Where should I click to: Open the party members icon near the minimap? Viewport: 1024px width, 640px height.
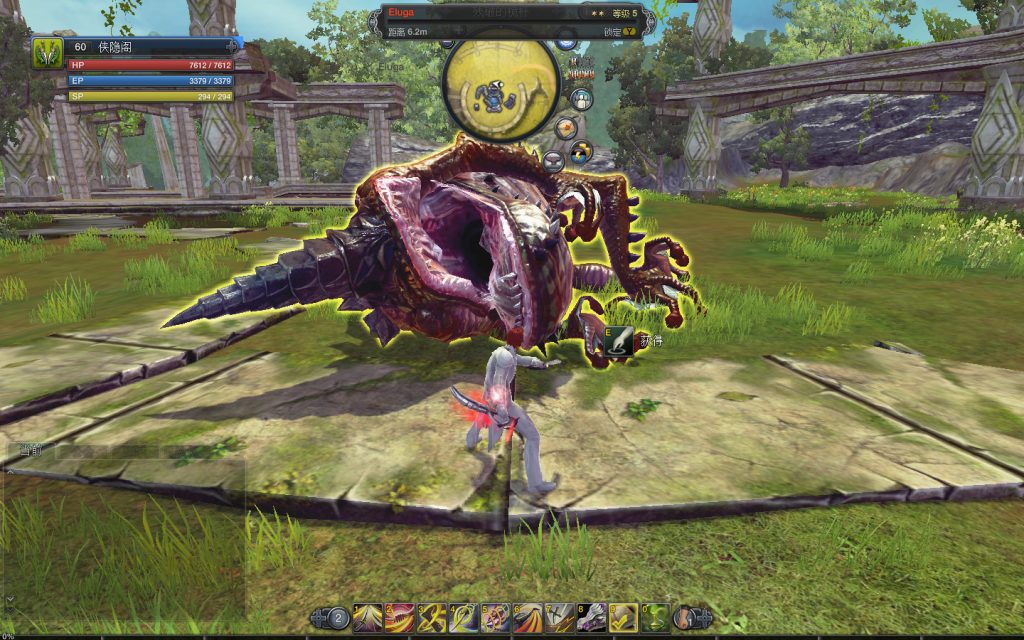(580, 100)
